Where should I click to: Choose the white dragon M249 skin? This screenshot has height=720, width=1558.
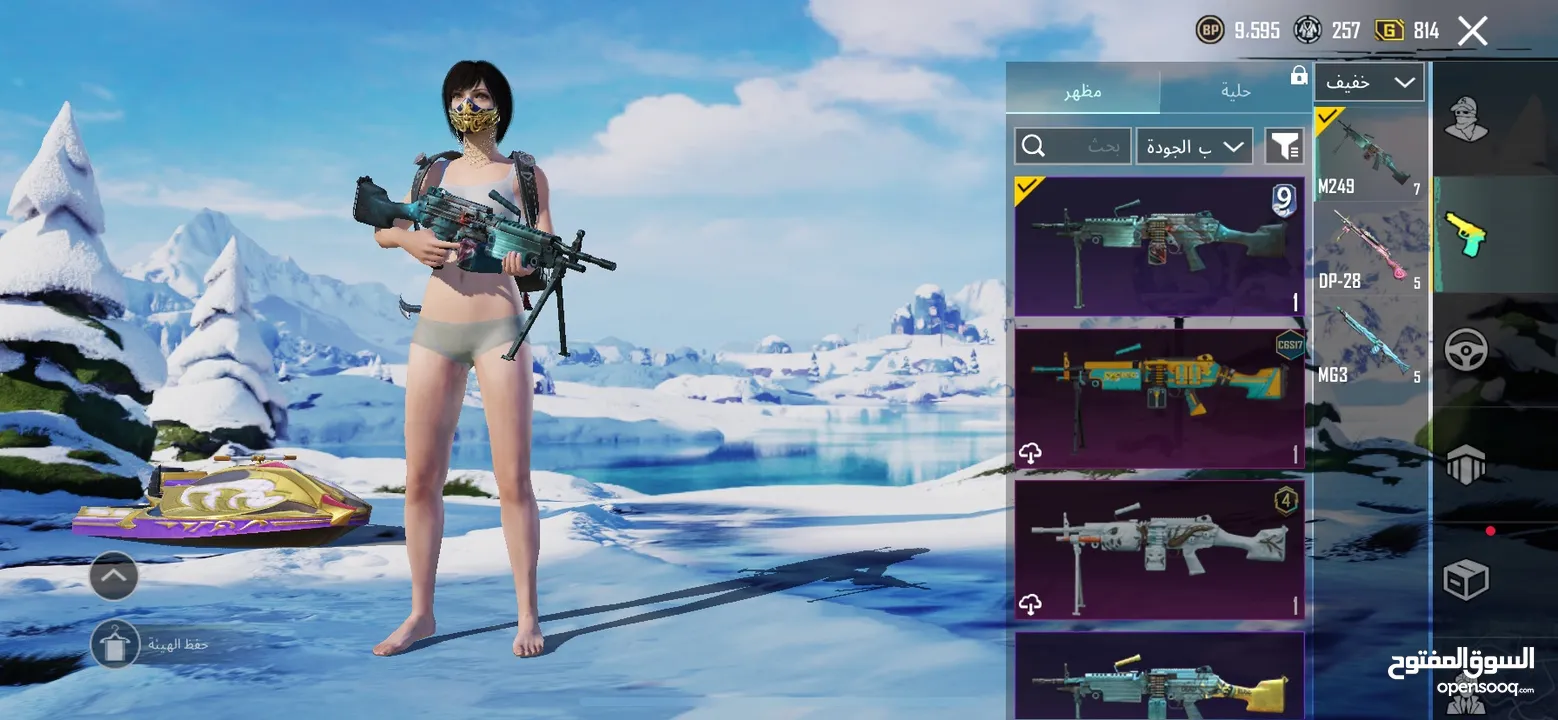(1159, 550)
